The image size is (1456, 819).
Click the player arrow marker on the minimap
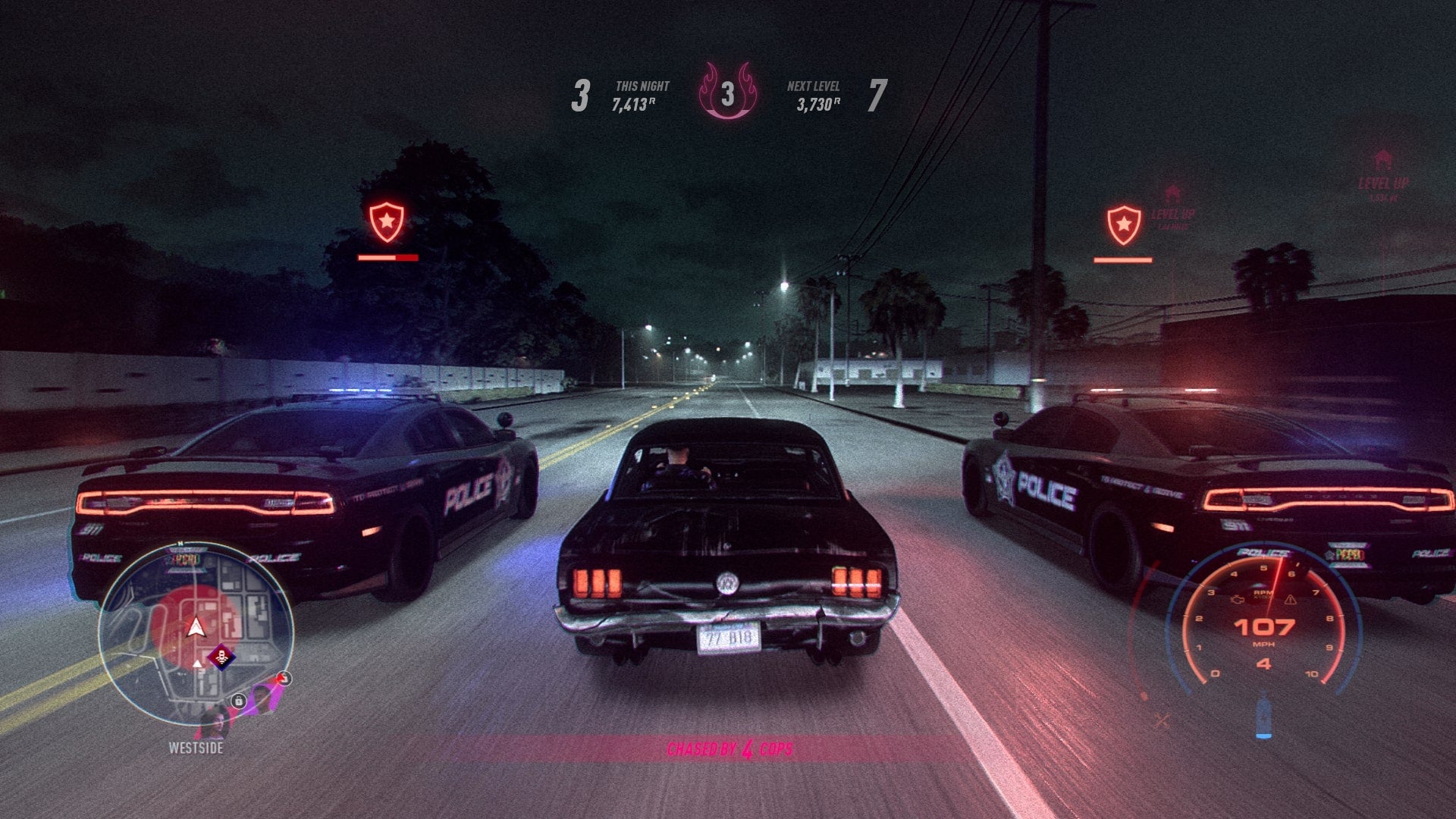(x=196, y=628)
